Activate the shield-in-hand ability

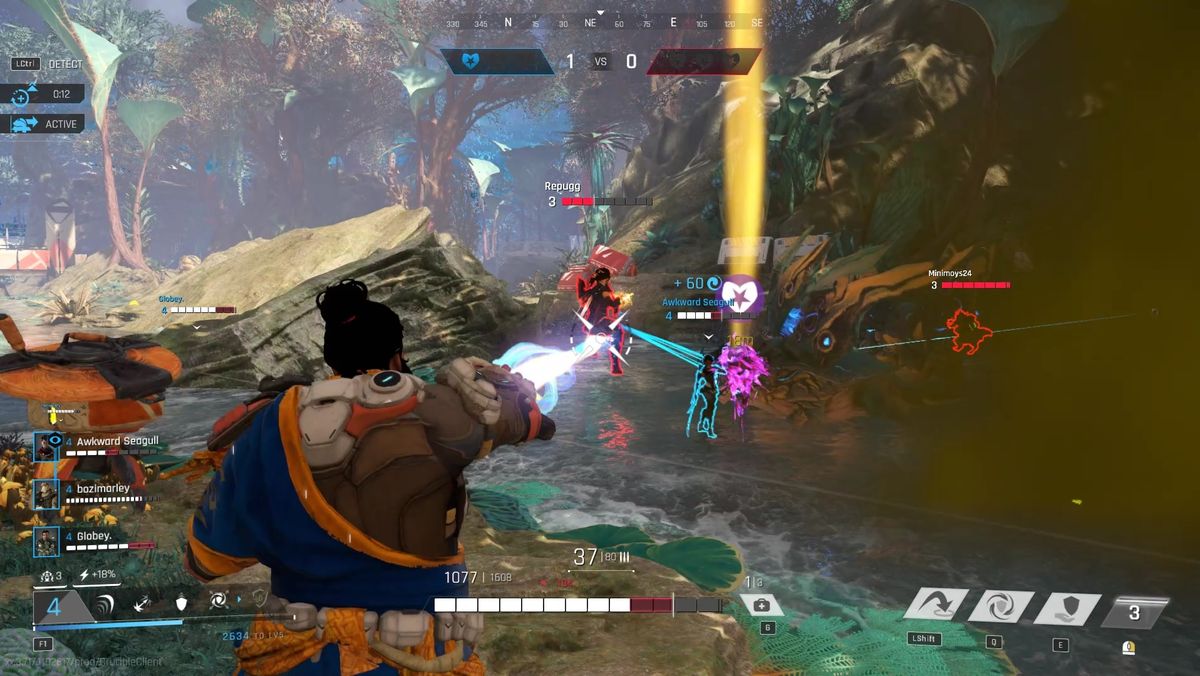pyautogui.click(x=1067, y=607)
